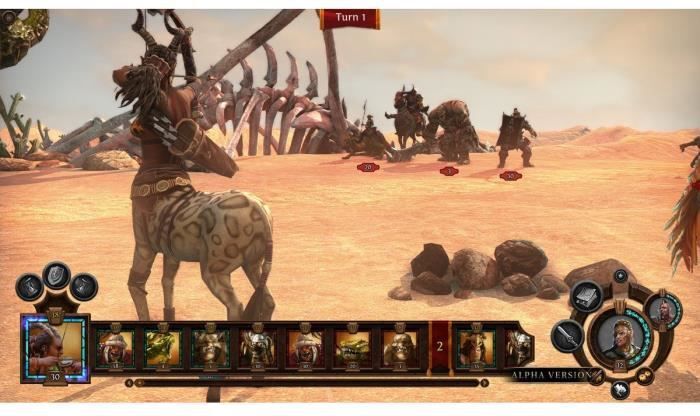Select the large hero portrait
The image size is (700, 416).
click(617, 336)
